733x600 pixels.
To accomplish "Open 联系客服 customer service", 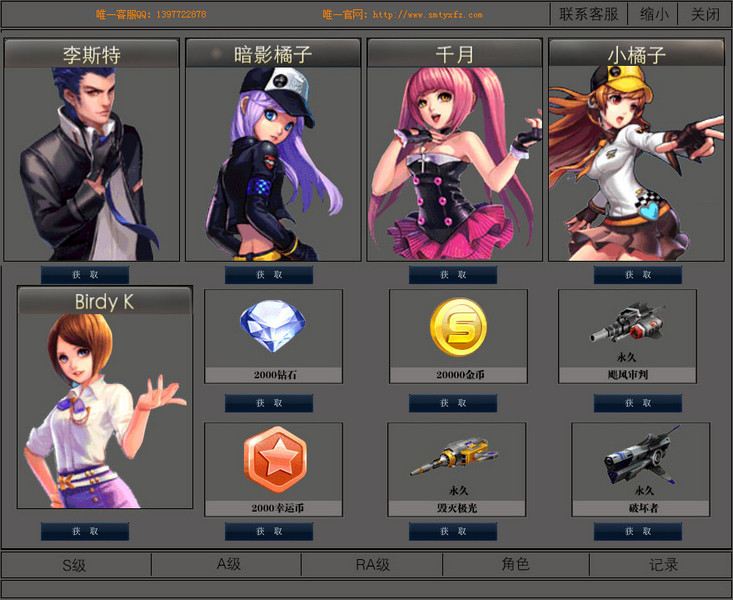I will tap(589, 14).
